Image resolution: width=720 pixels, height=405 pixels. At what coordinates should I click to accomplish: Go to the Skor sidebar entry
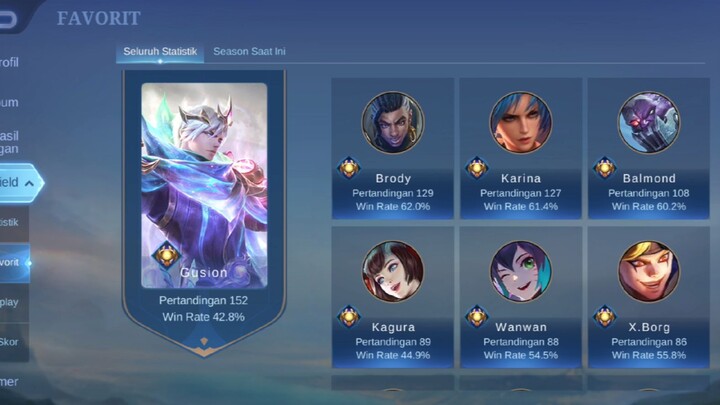coord(12,342)
